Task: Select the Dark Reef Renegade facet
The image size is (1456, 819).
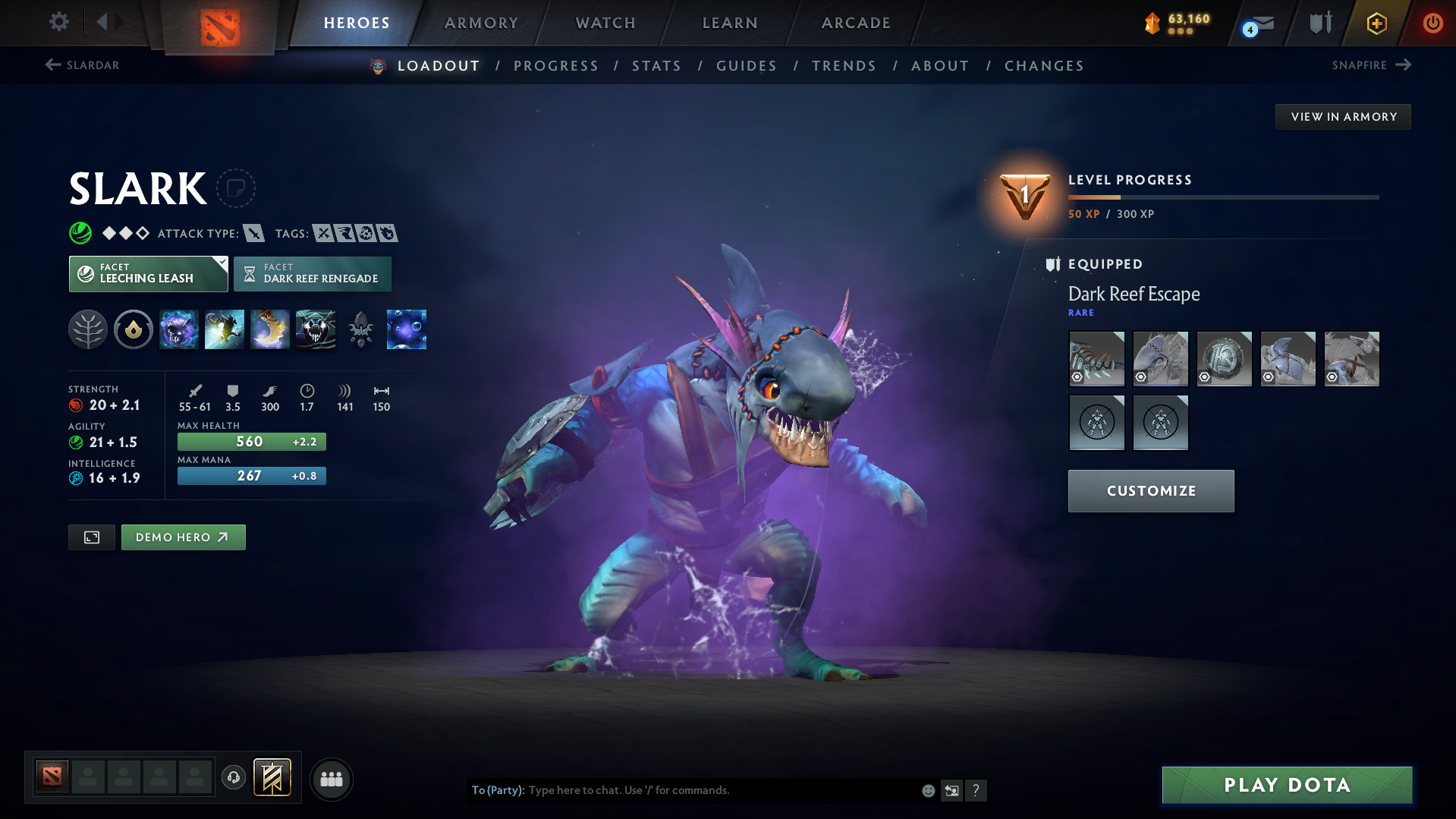Action: [313, 273]
